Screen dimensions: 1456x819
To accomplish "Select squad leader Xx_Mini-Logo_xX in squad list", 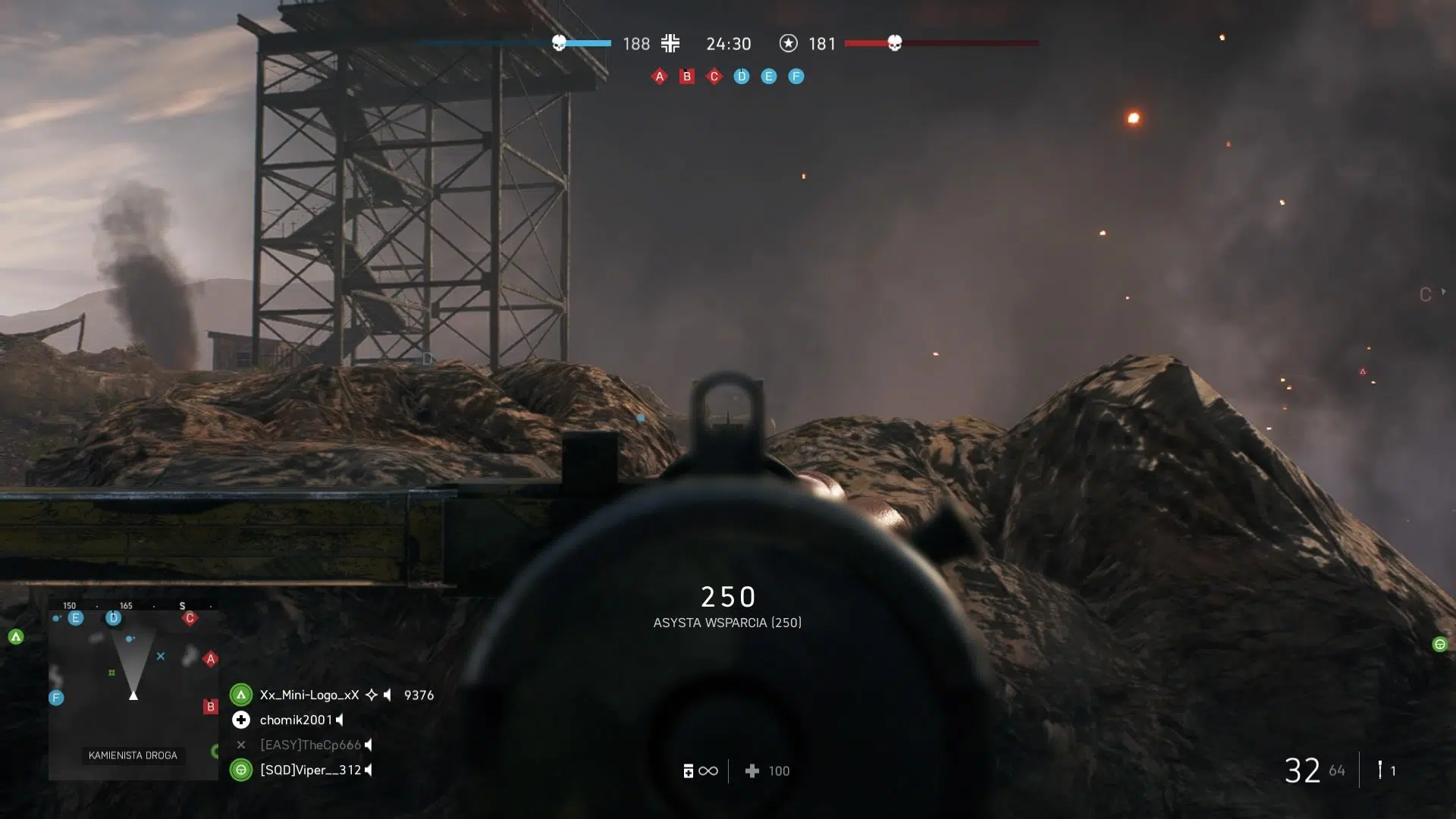I will [x=309, y=695].
